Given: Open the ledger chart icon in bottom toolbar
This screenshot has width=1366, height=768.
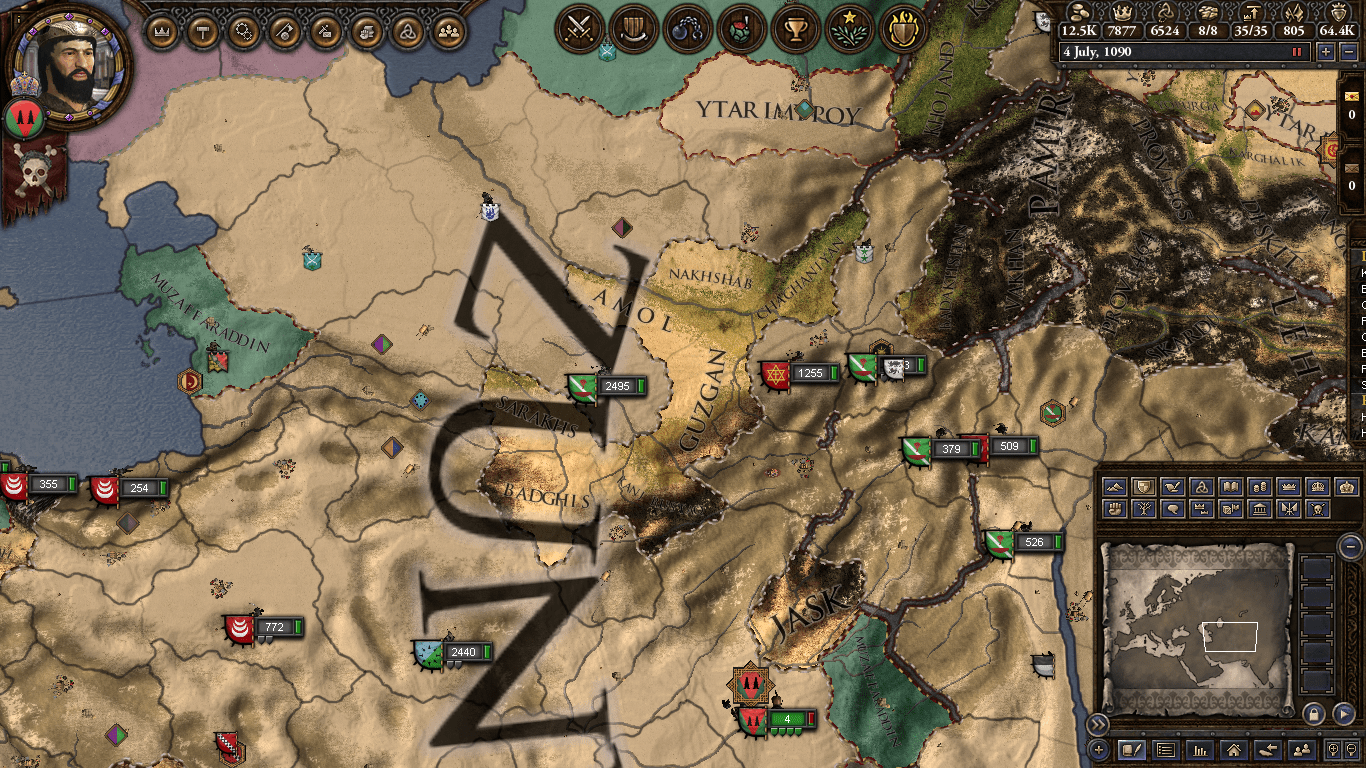Looking at the screenshot, I should (1201, 749).
